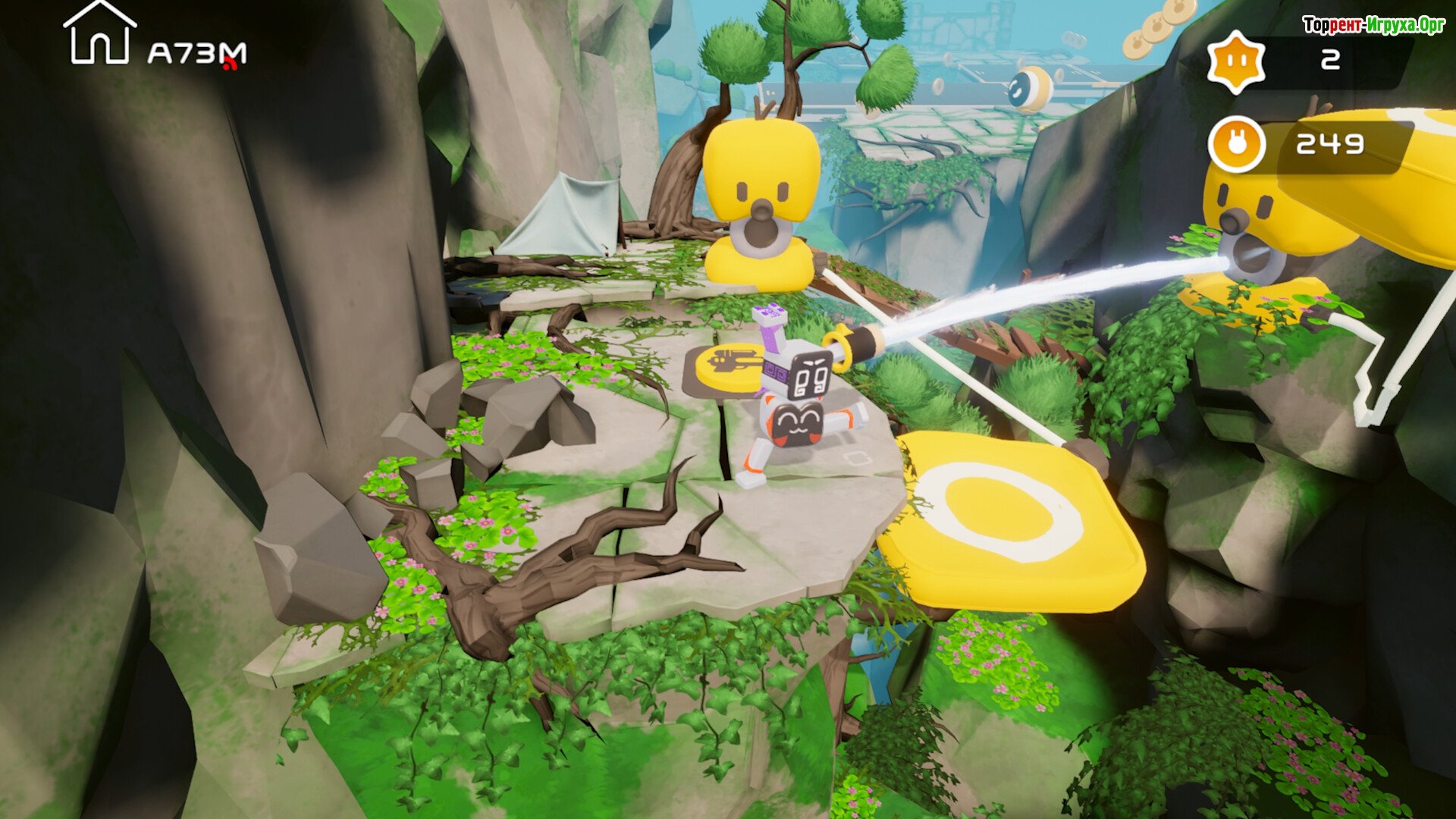1456x819 pixels.
Task: Click the house-shaped home icon
Action: 99,34
